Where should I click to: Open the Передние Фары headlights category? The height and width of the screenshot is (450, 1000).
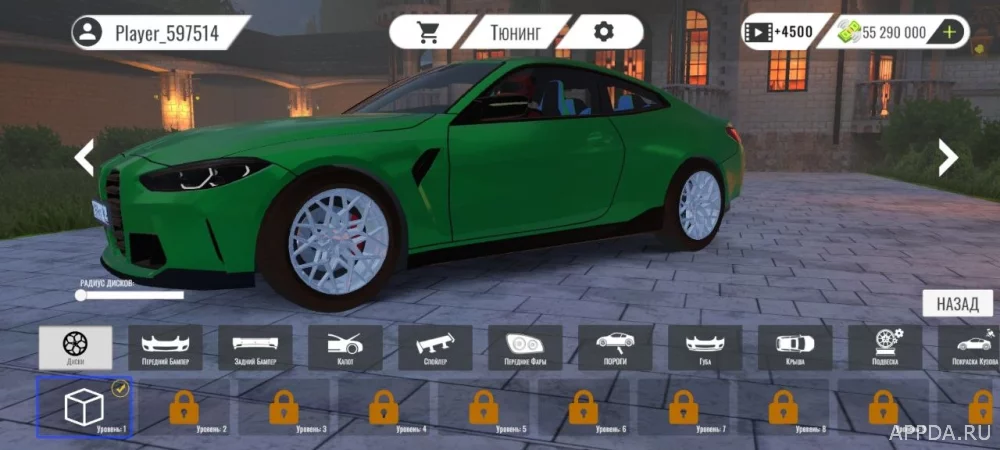[525, 347]
